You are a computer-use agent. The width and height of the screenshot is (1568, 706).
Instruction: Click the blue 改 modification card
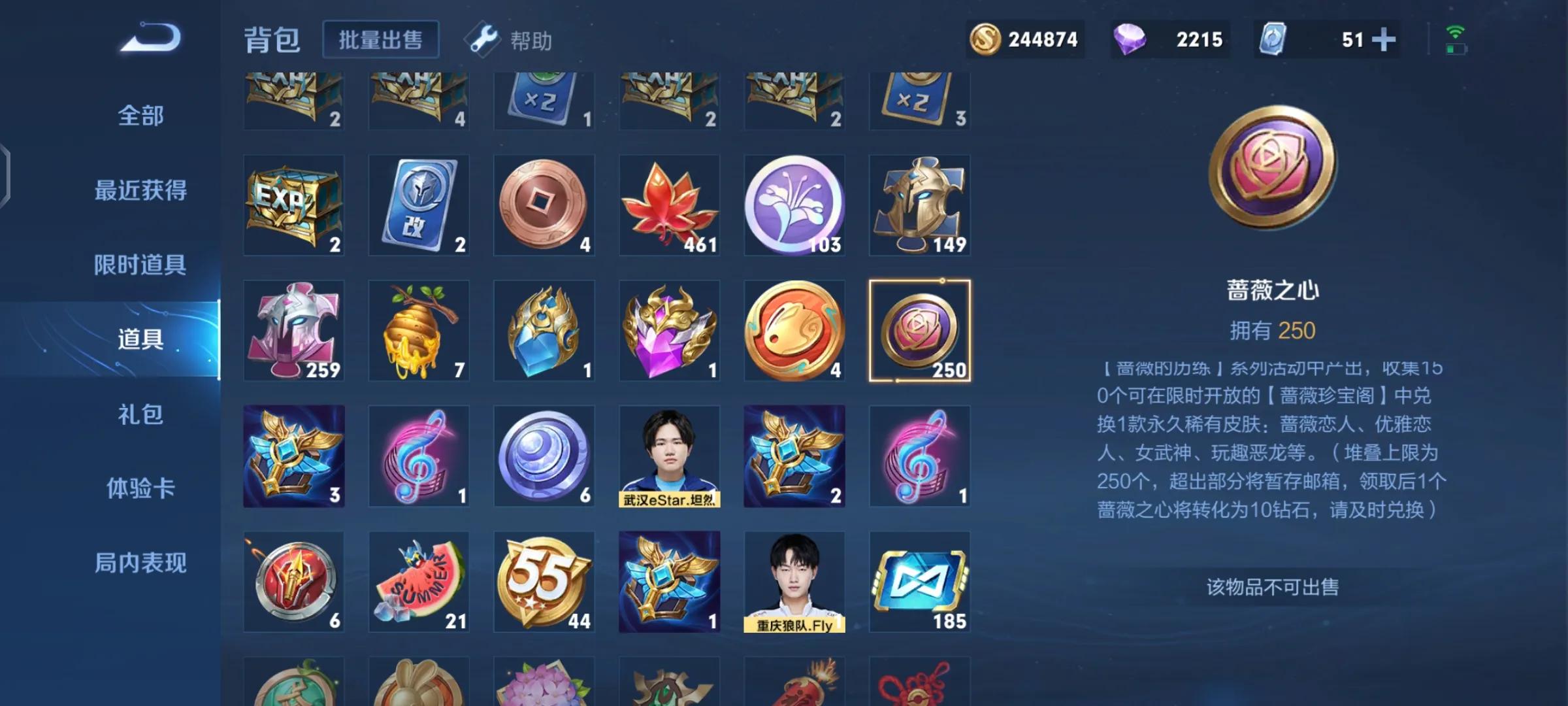click(418, 206)
